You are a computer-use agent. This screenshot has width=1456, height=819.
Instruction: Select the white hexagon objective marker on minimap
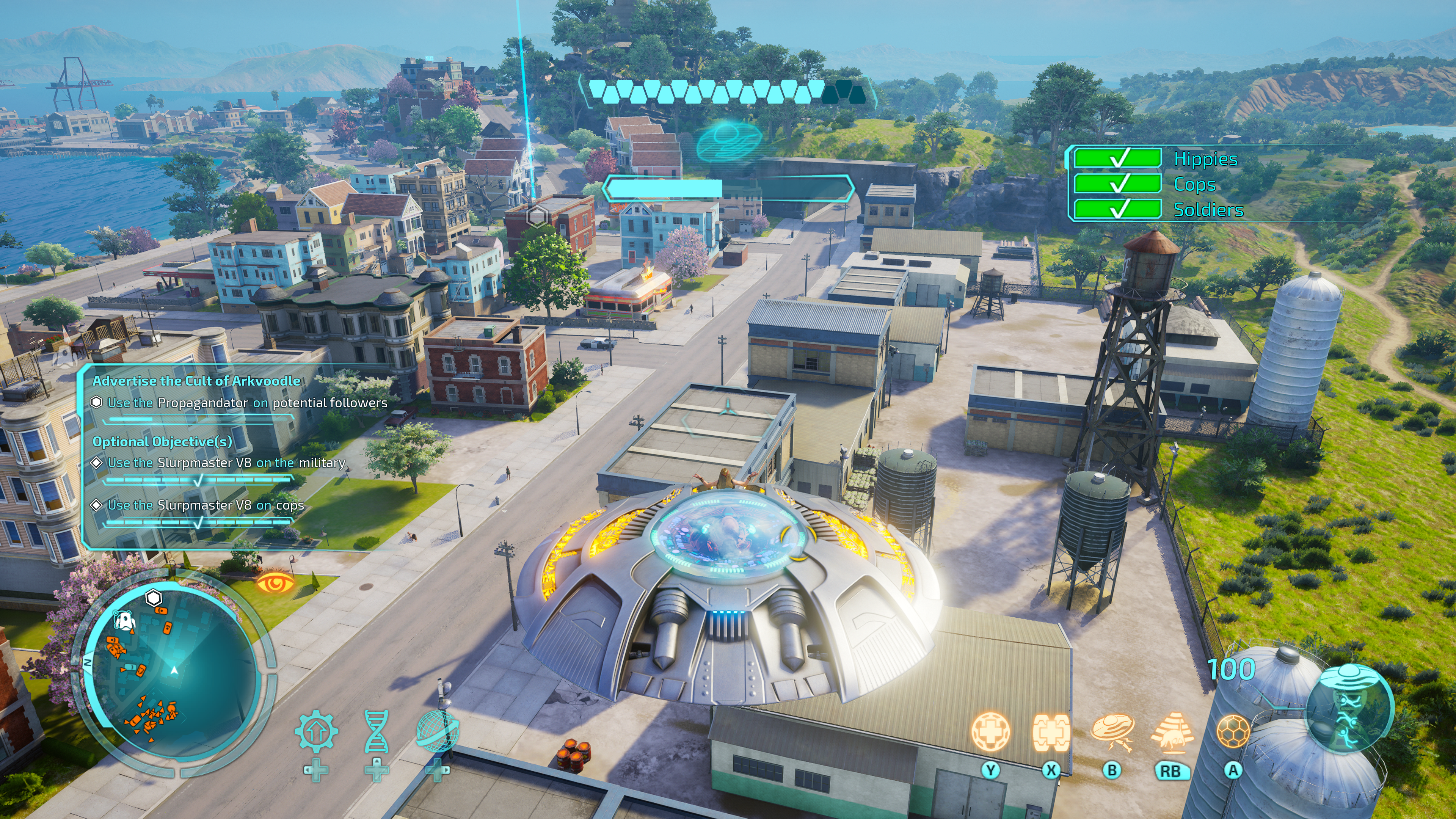tap(154, 598)
